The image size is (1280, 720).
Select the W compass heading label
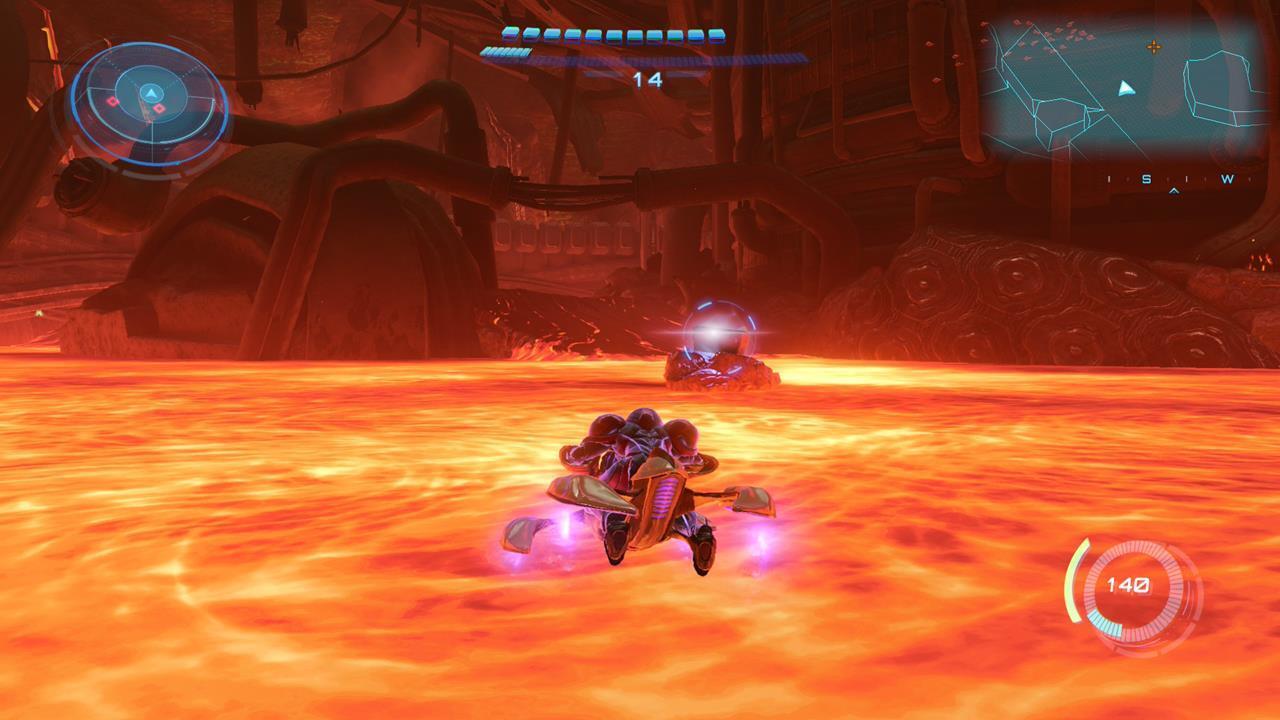click(x=1228, y=178)
